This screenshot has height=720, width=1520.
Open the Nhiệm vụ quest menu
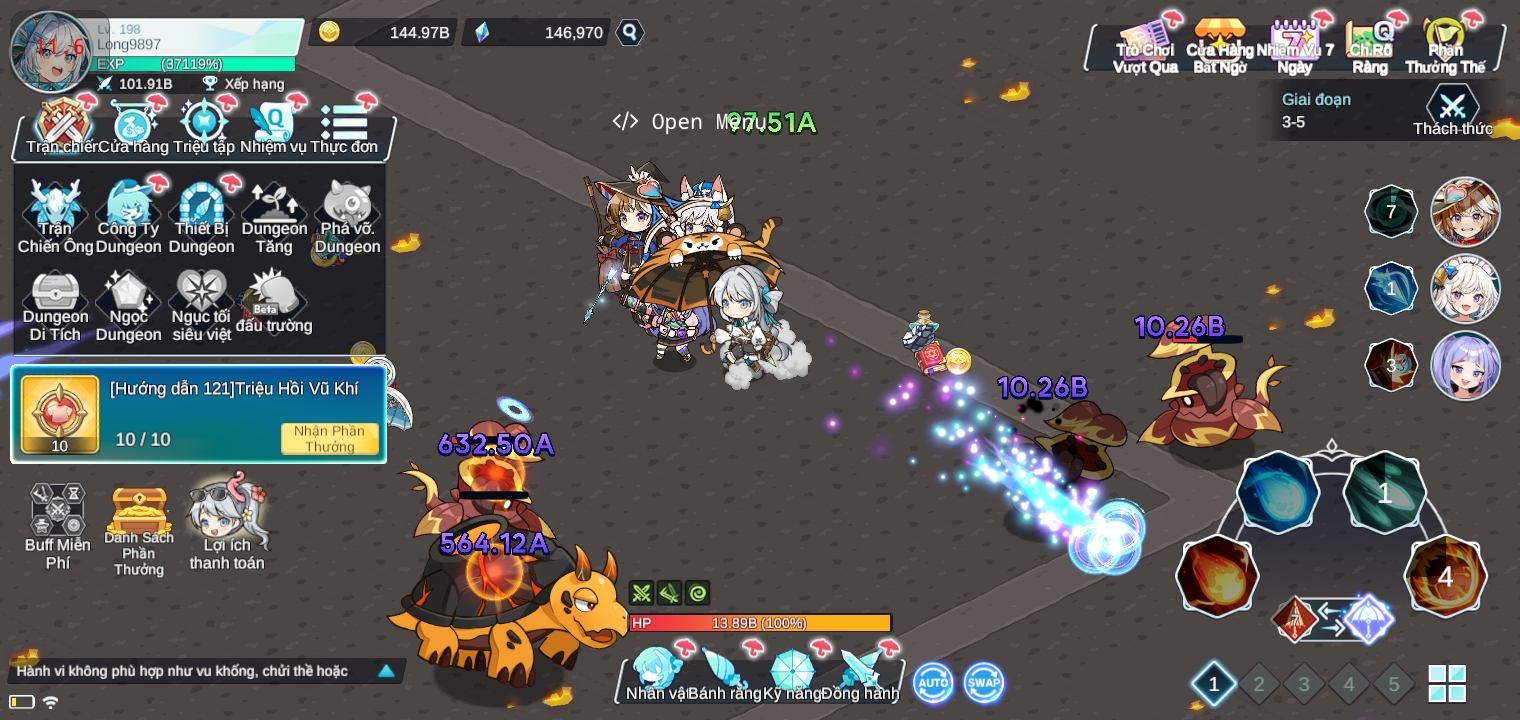pyautogui.click(x=273, y=127)
